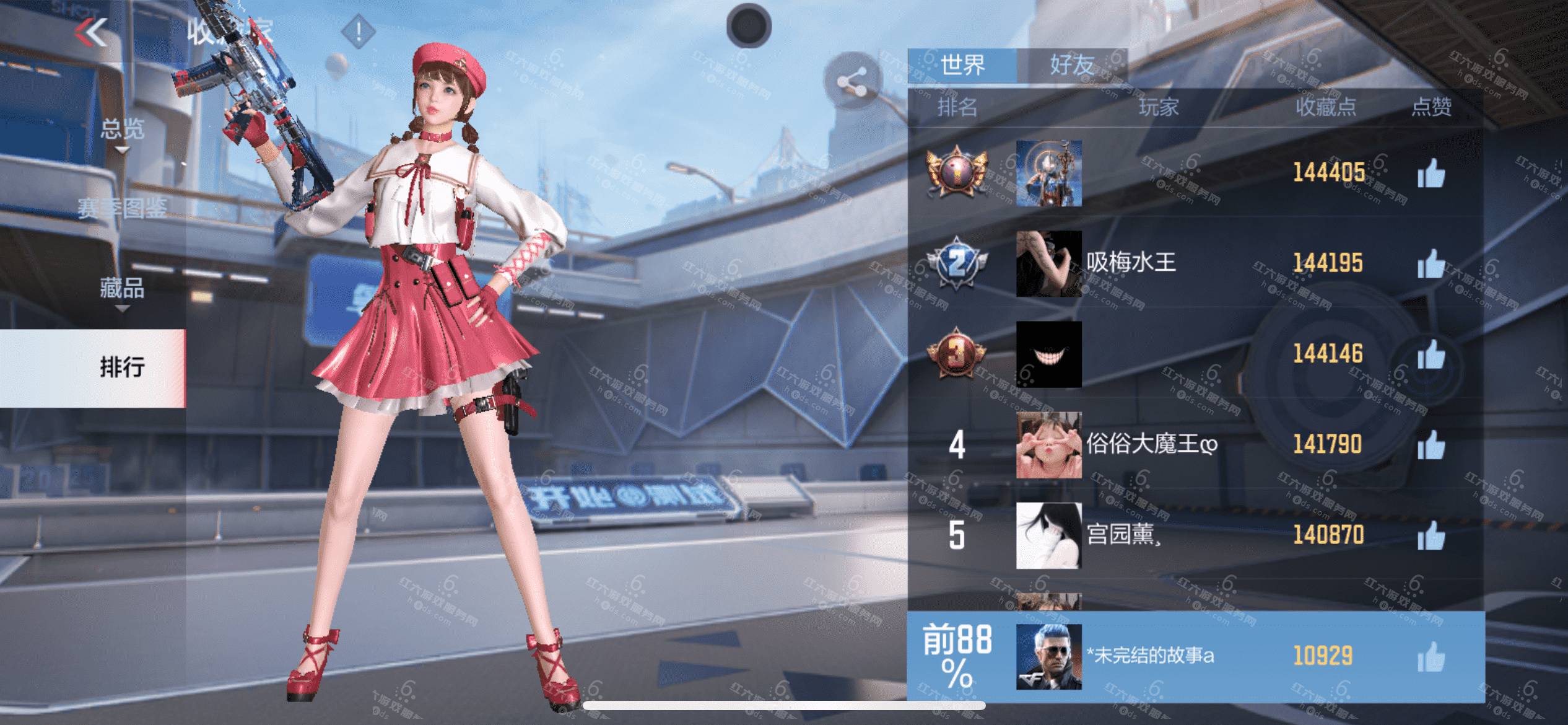Share the collection with the share icon
This screenshot has height=725, width=1568.
tap(852, 81)
